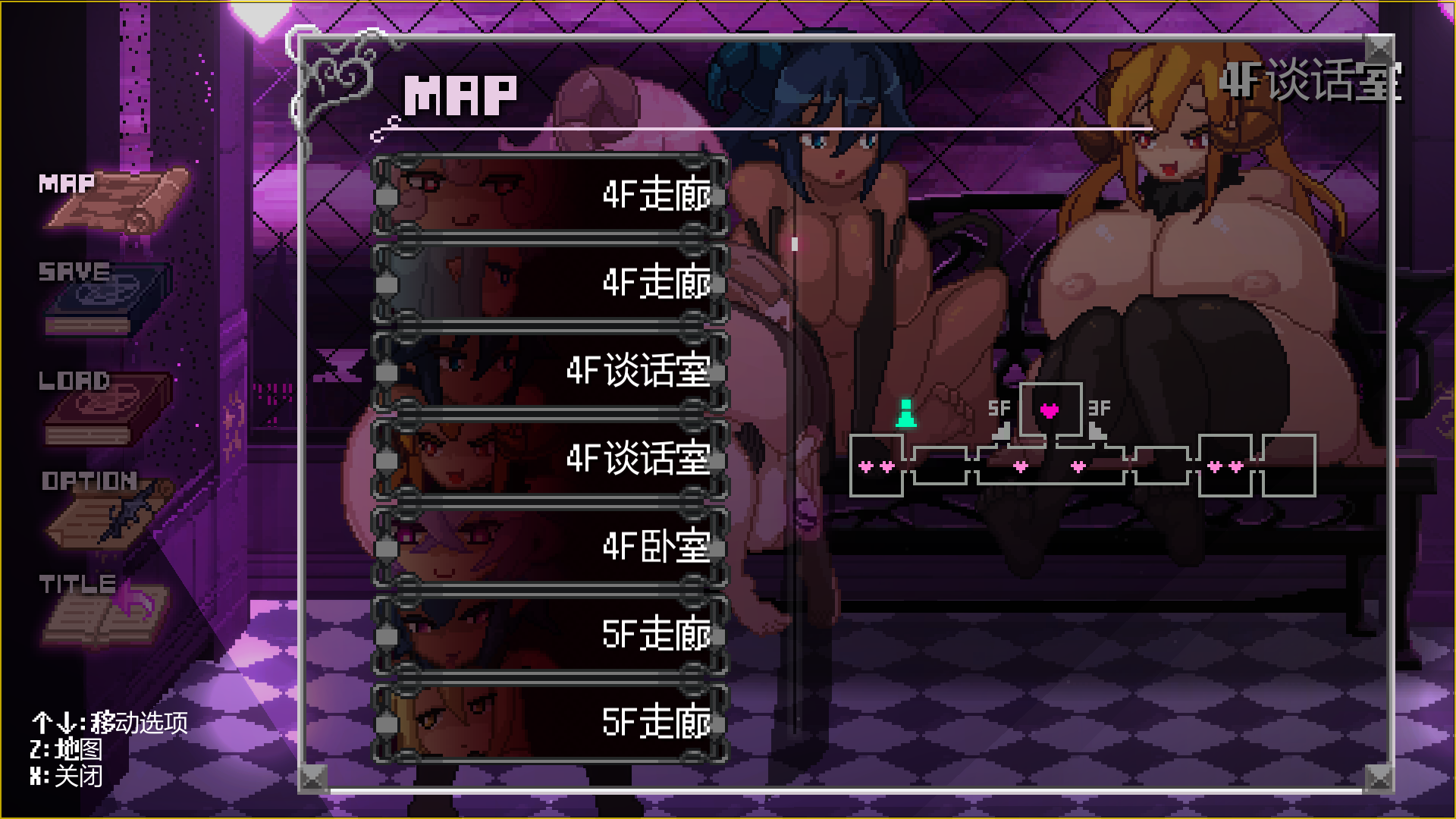Open the OPTION settings menu
The image size is (1456, 819).
(x=106, y=508)
